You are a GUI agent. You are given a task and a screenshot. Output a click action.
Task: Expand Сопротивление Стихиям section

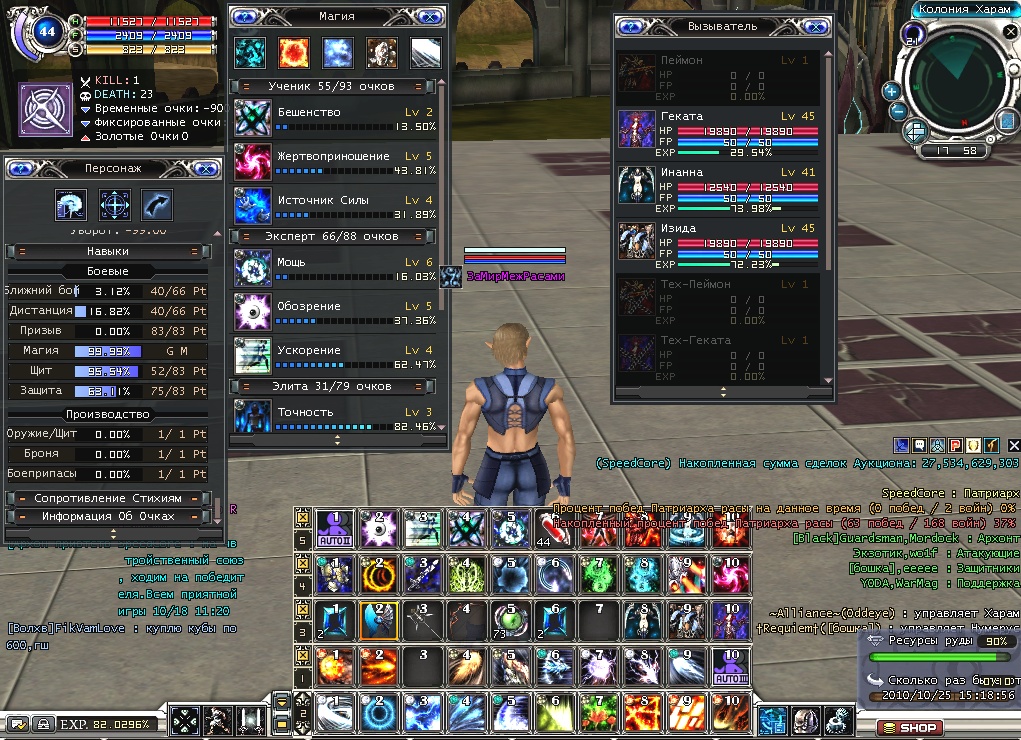pos(108,498)
